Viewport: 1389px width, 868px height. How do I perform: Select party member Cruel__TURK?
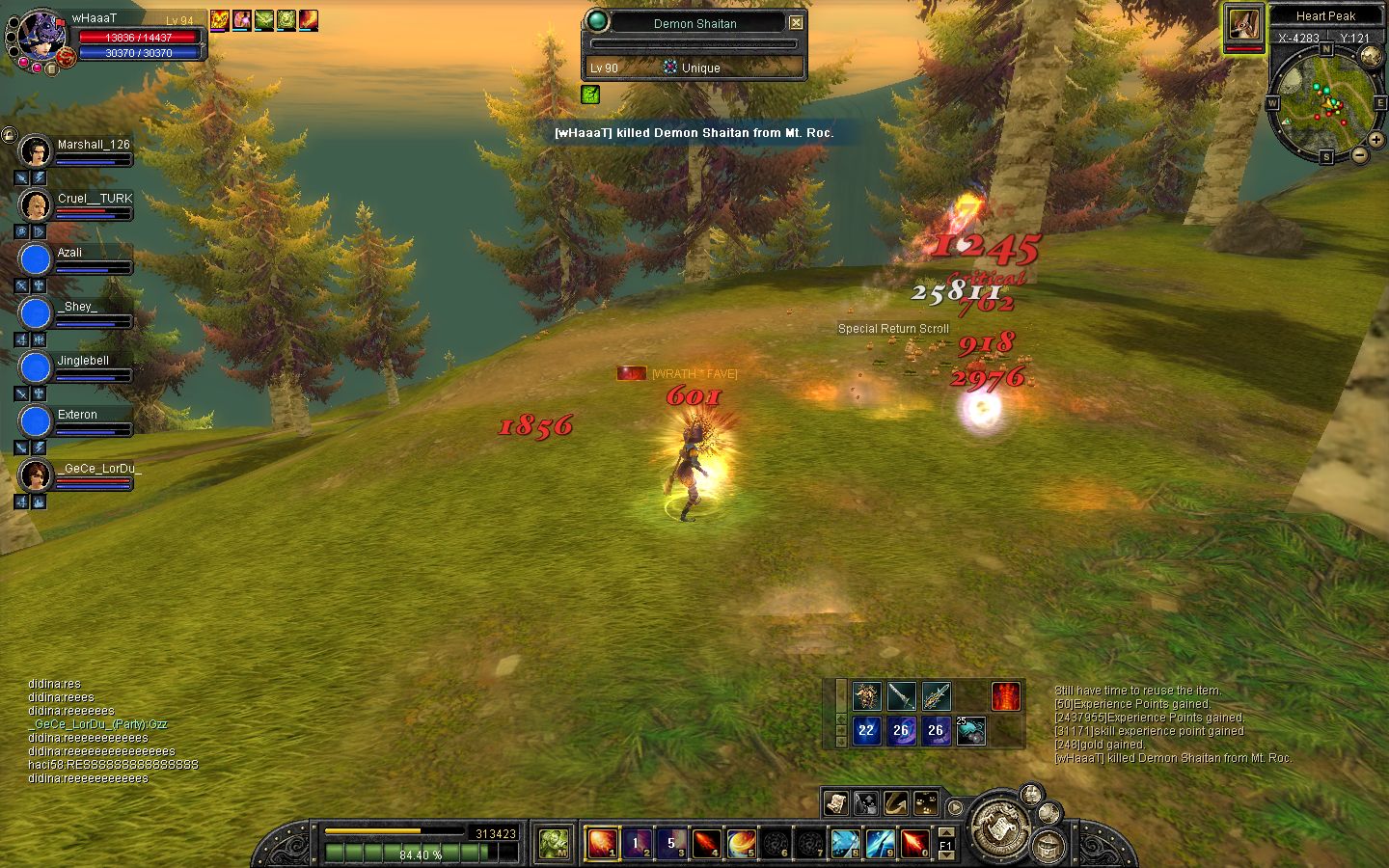pos(36,205)
